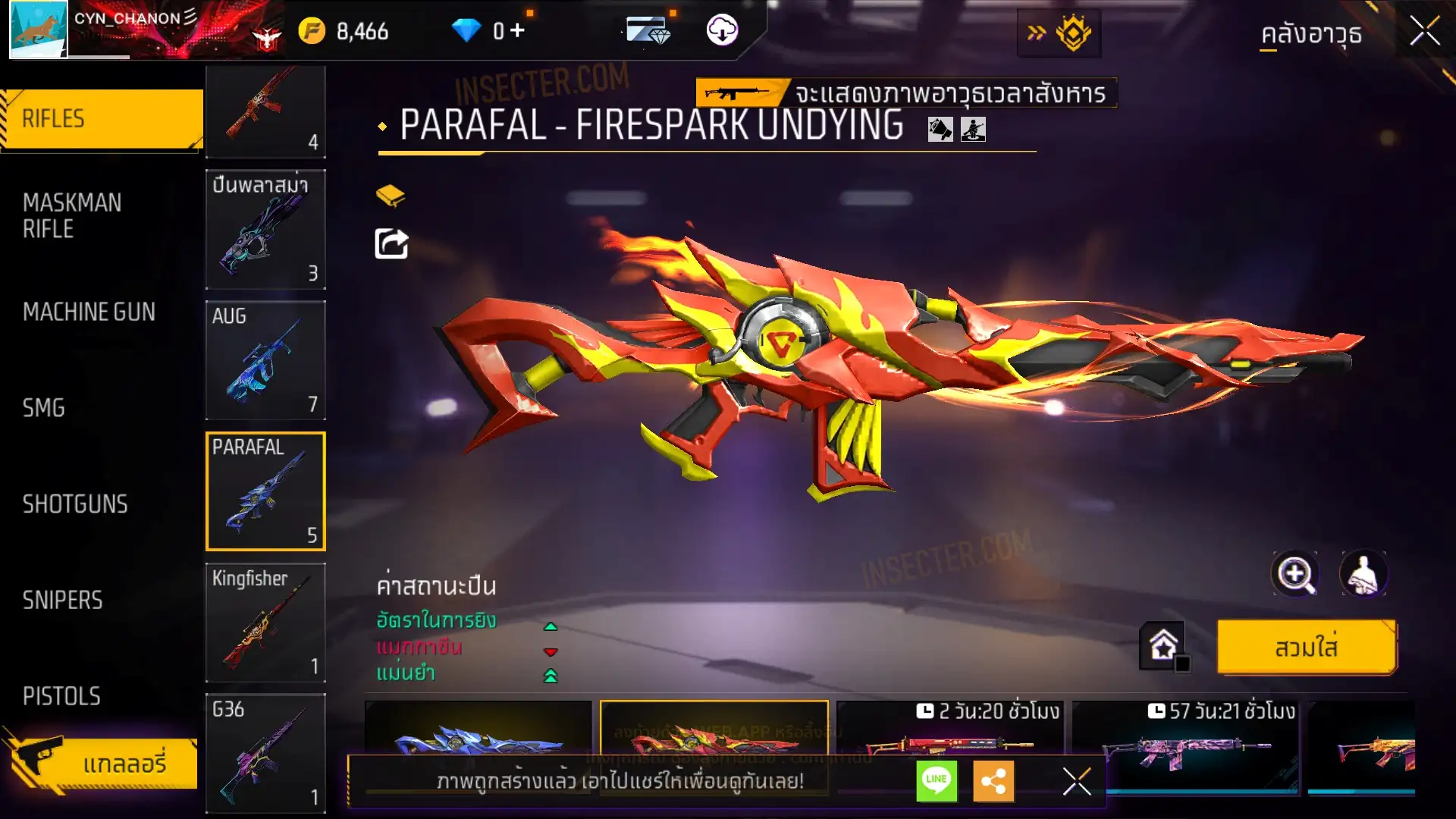Click the orange share icon
1456x819 pixels.
(993, 780)
